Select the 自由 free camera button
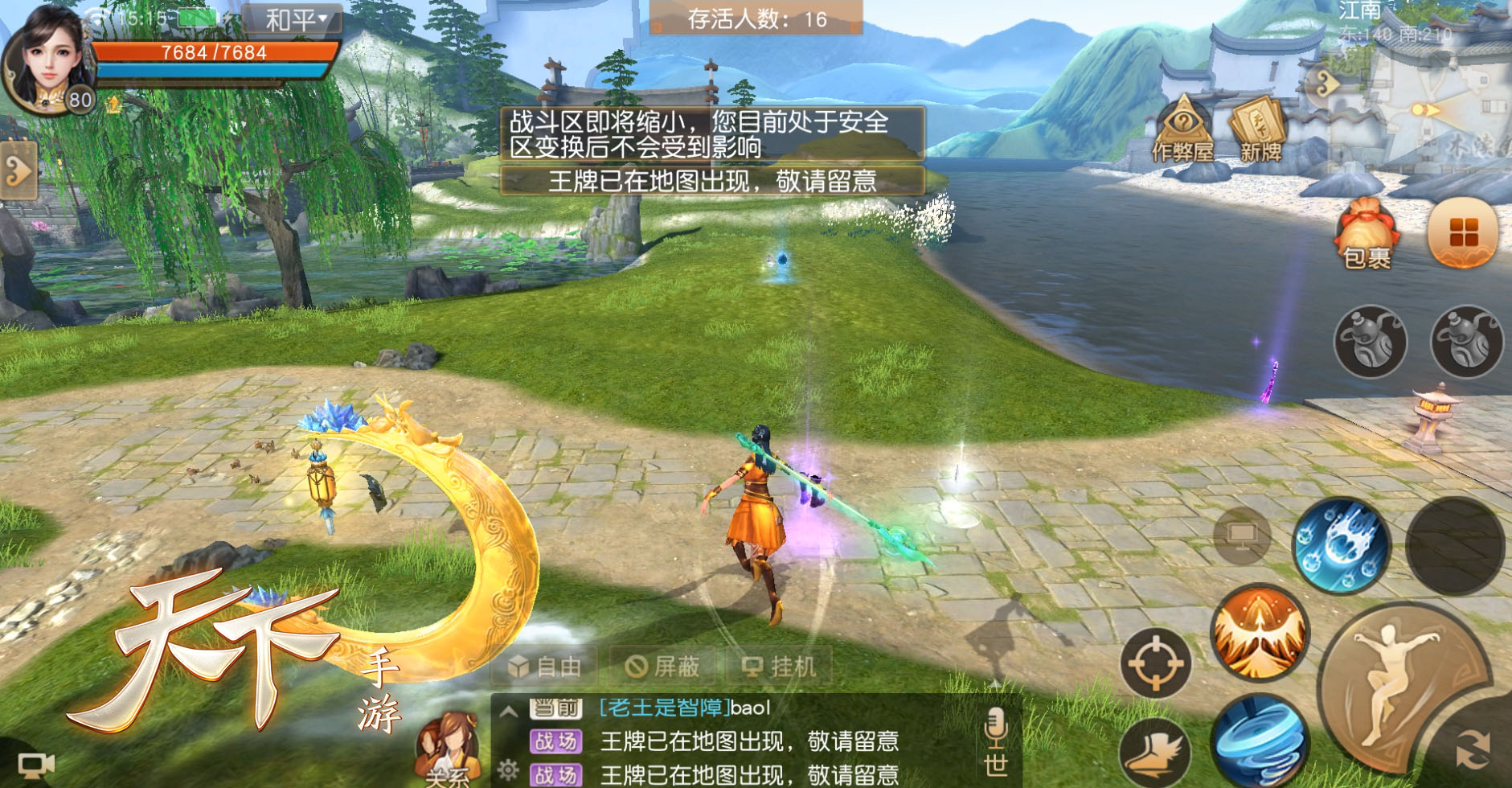This screenshot has width=1512, height=788. (544, 667)
